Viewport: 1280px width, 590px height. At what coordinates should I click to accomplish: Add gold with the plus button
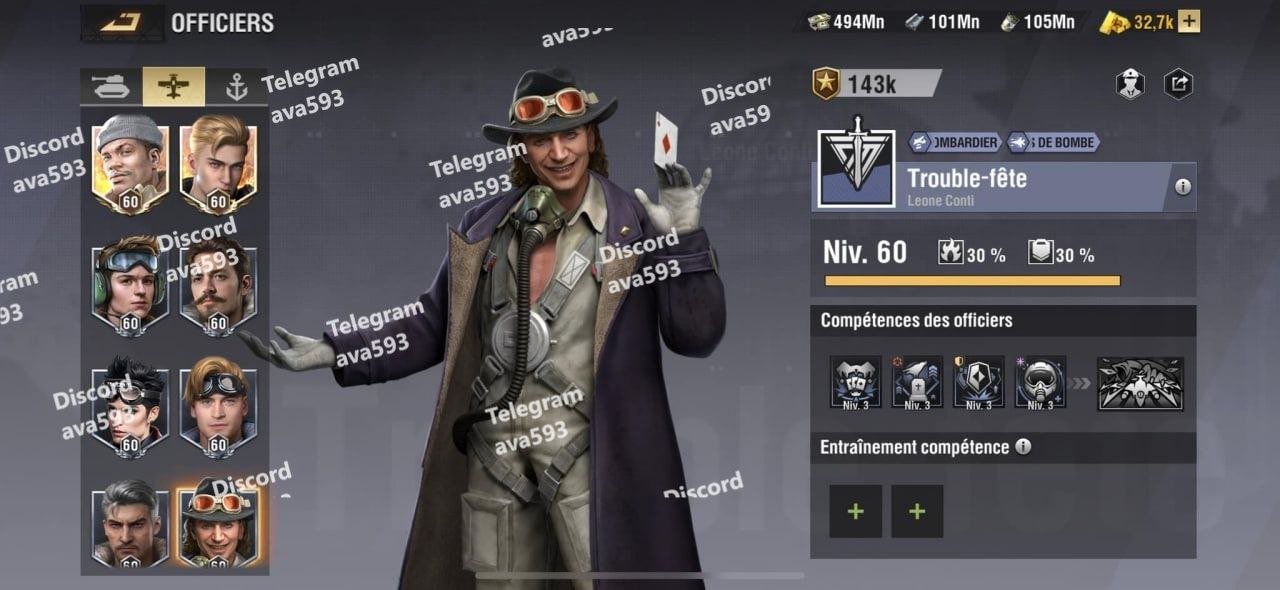coord(1189,22)
